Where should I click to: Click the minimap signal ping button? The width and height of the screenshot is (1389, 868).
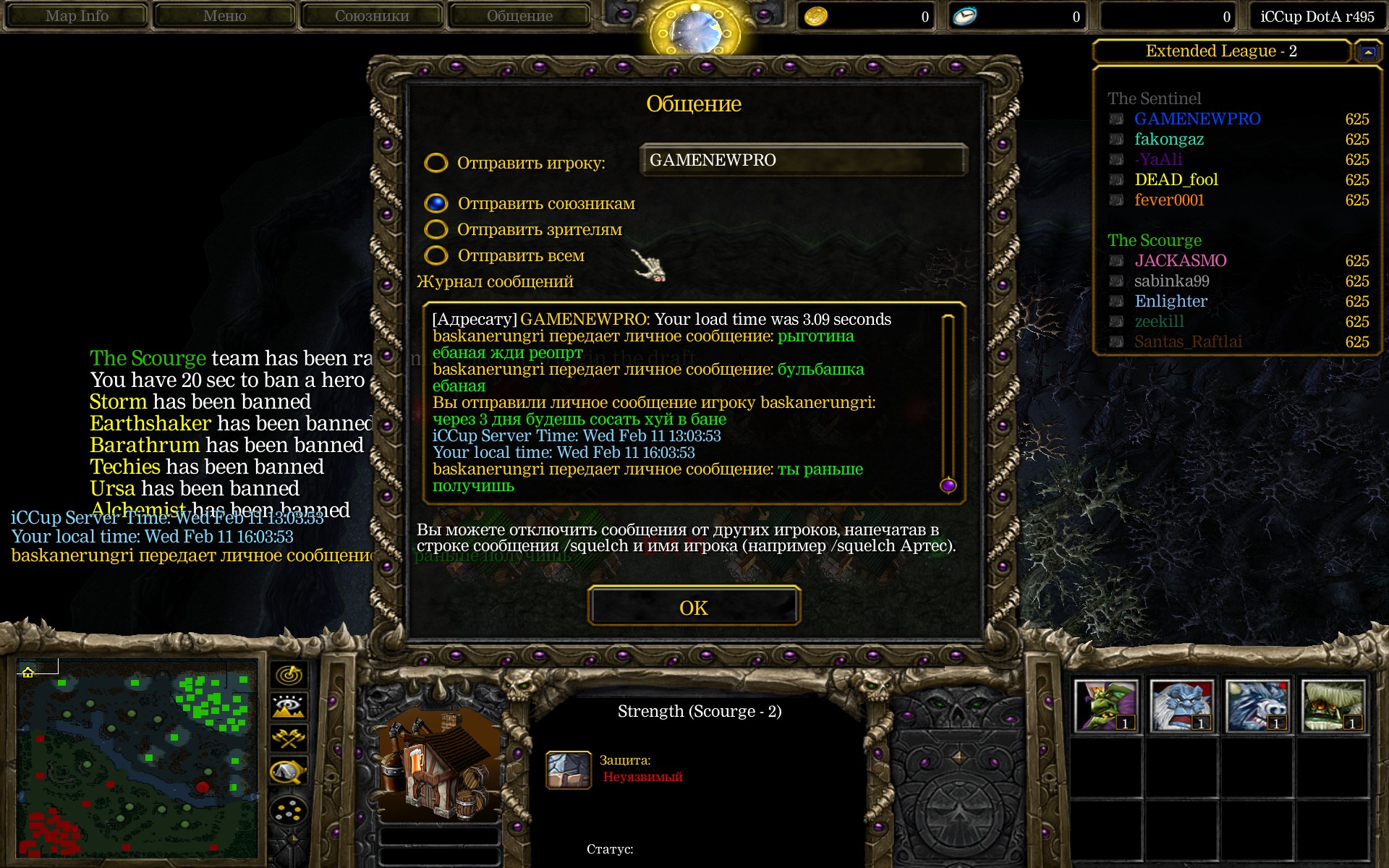(289, 675)
